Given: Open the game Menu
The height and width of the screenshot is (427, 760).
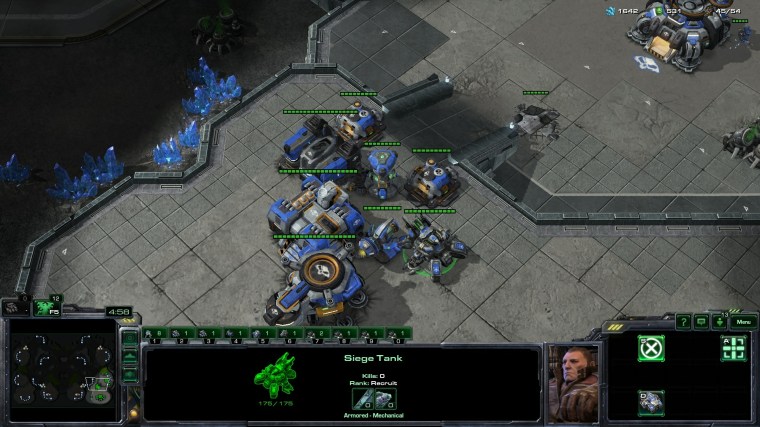Looking at the screenshot, I should pos(742,321).
